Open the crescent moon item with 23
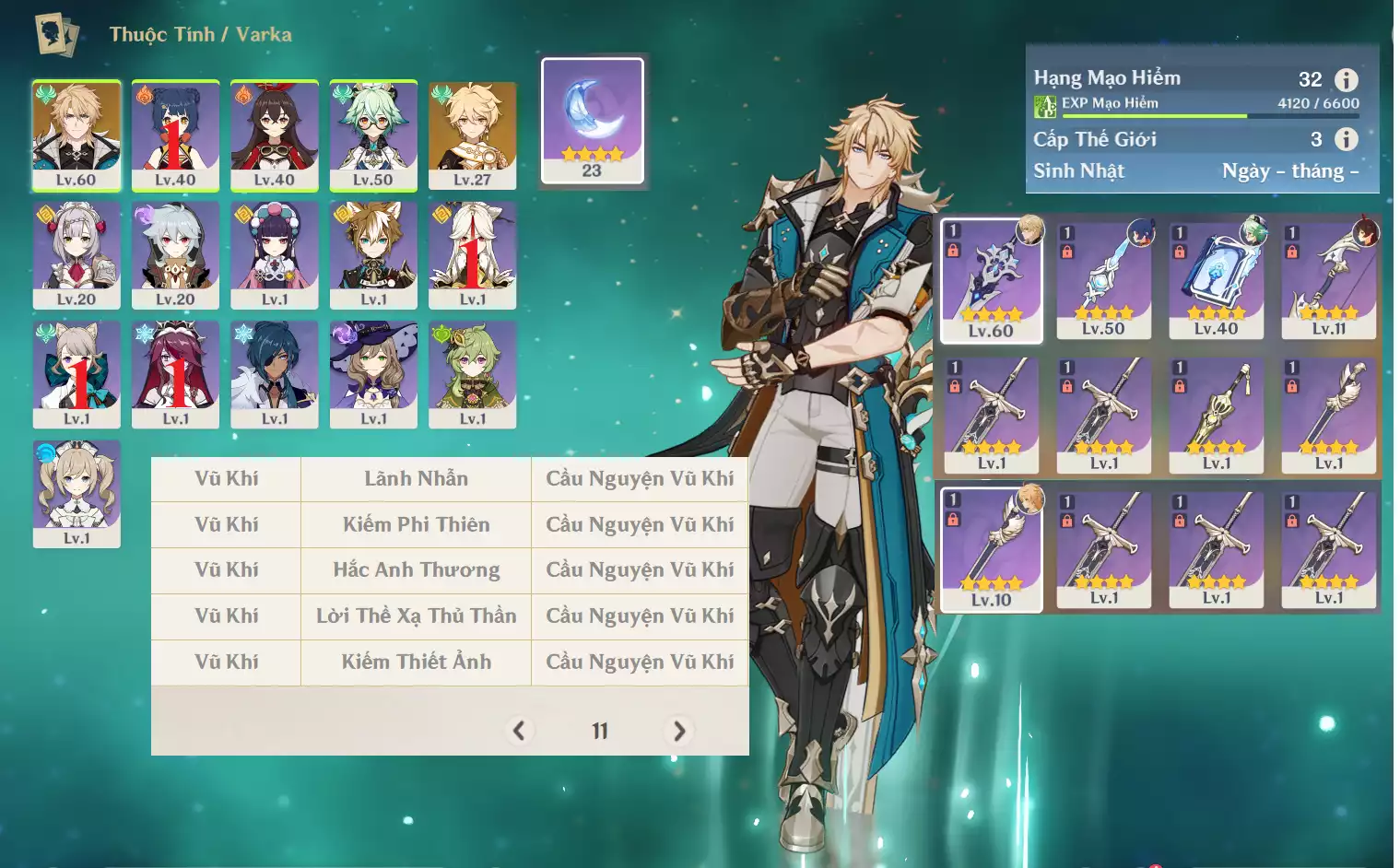Screen dimensions: 1400x868 pyautogui.click(x=592, y=121)
